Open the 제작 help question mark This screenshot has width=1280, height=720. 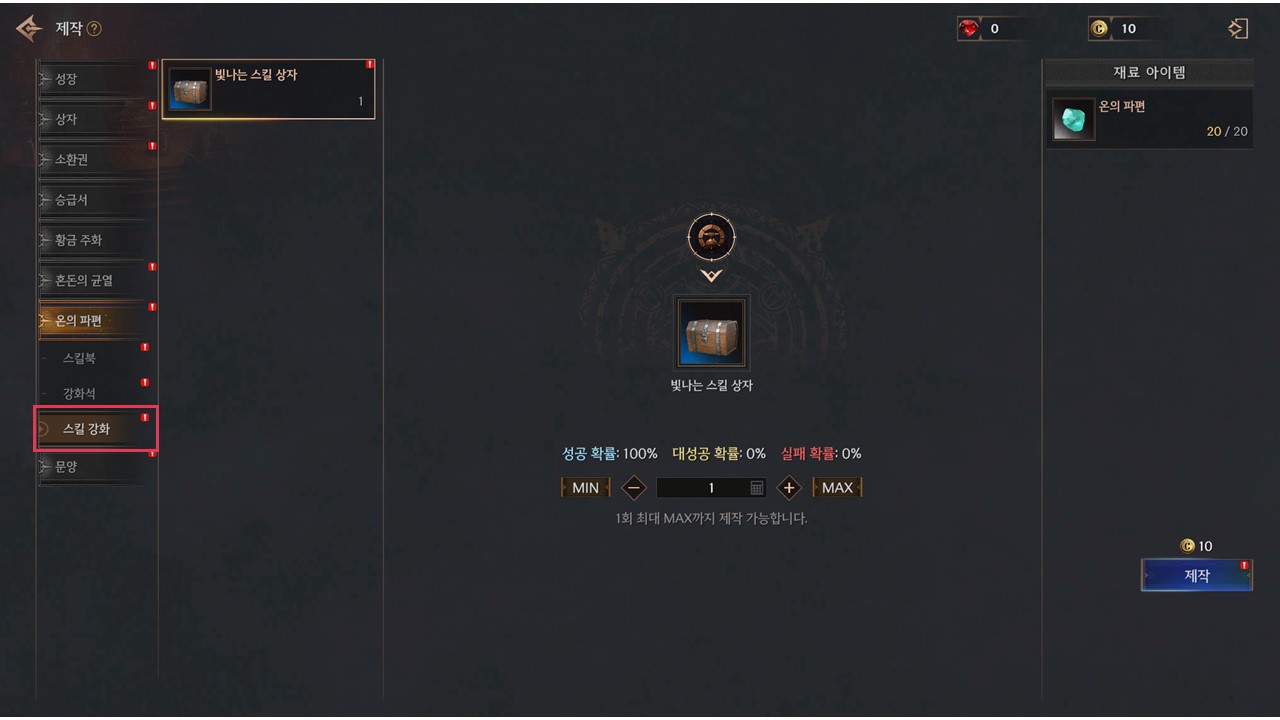(94, 29)
